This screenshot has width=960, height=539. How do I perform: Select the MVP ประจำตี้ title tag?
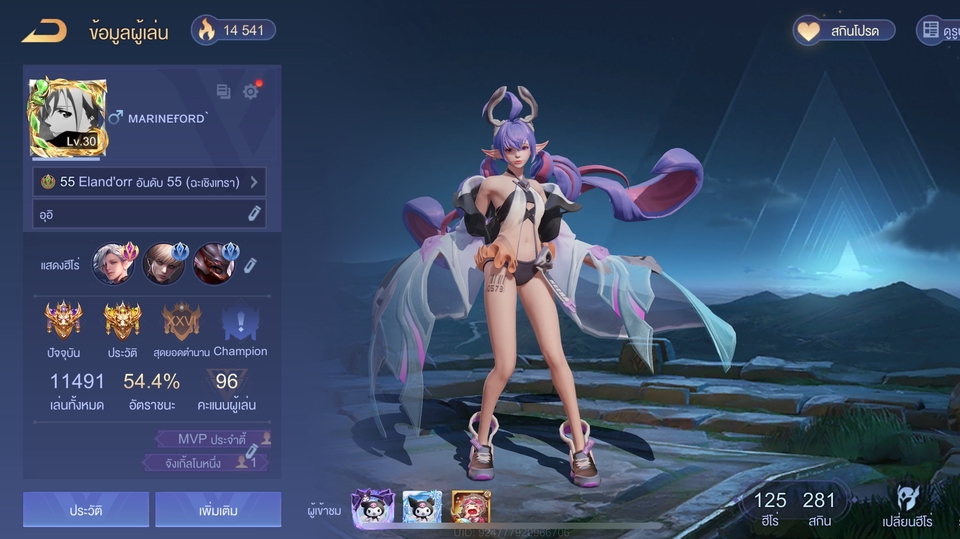213,439
